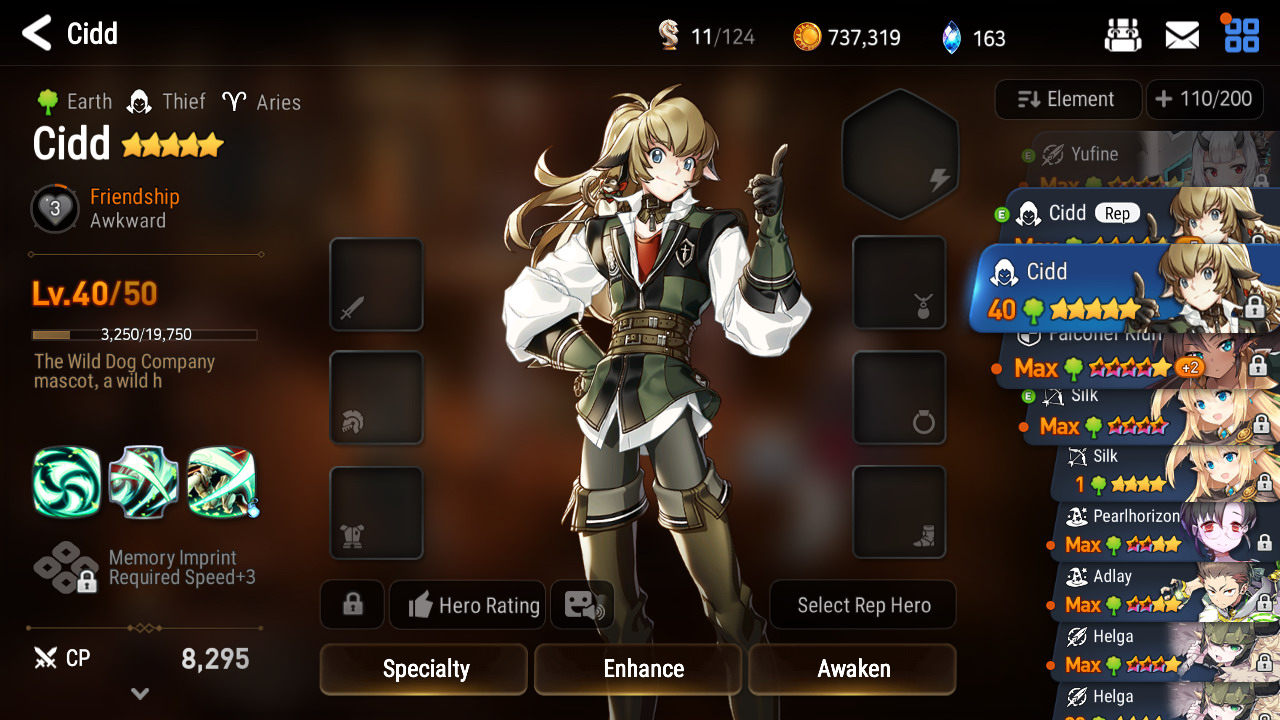Image resolution: width=1280 pixels, height=720 pixels.
Task: Open the Friendship level badge
Action: click(x=55, y=209)
